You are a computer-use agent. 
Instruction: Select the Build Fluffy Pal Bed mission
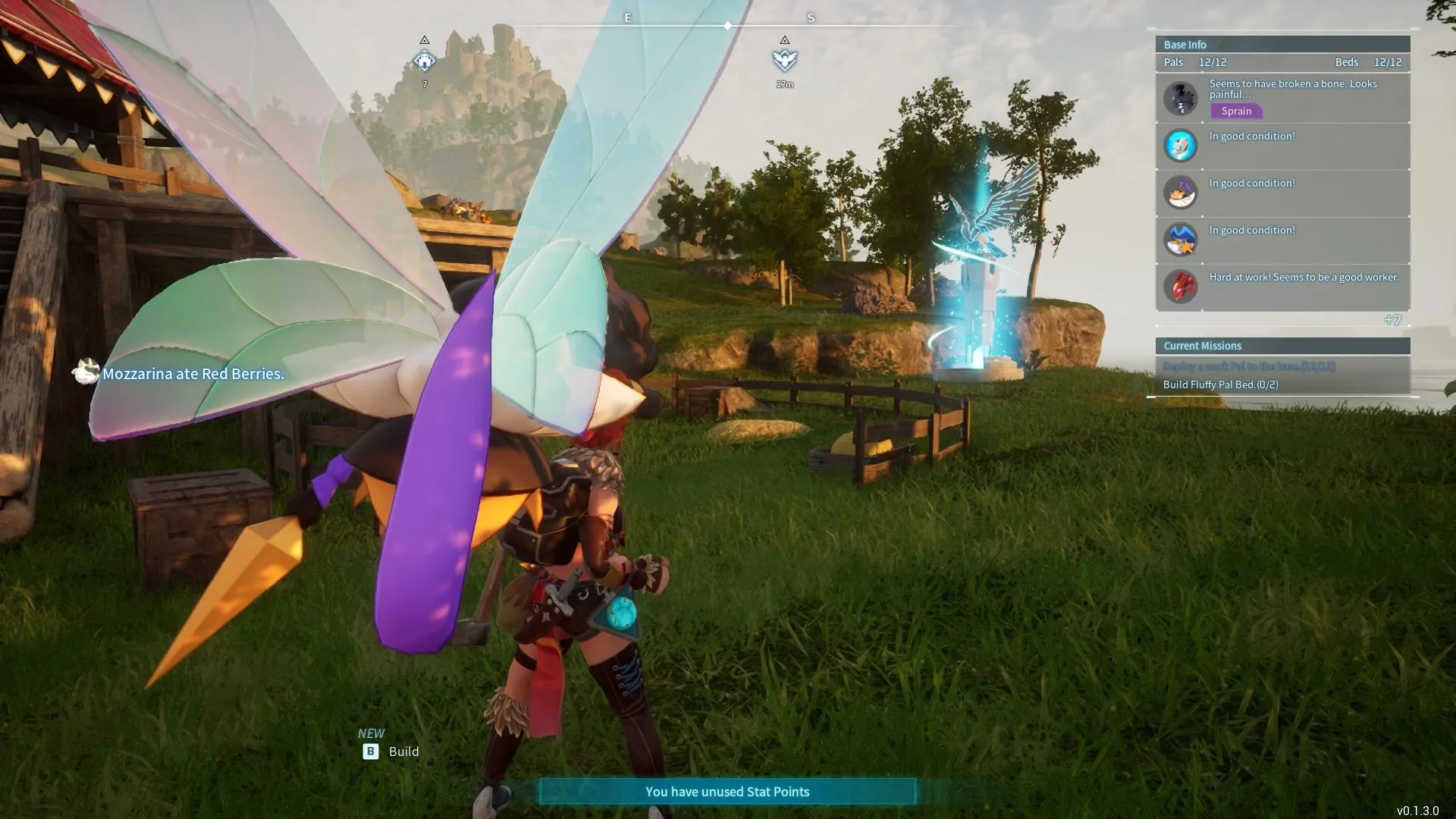[x=1220, y=384]
